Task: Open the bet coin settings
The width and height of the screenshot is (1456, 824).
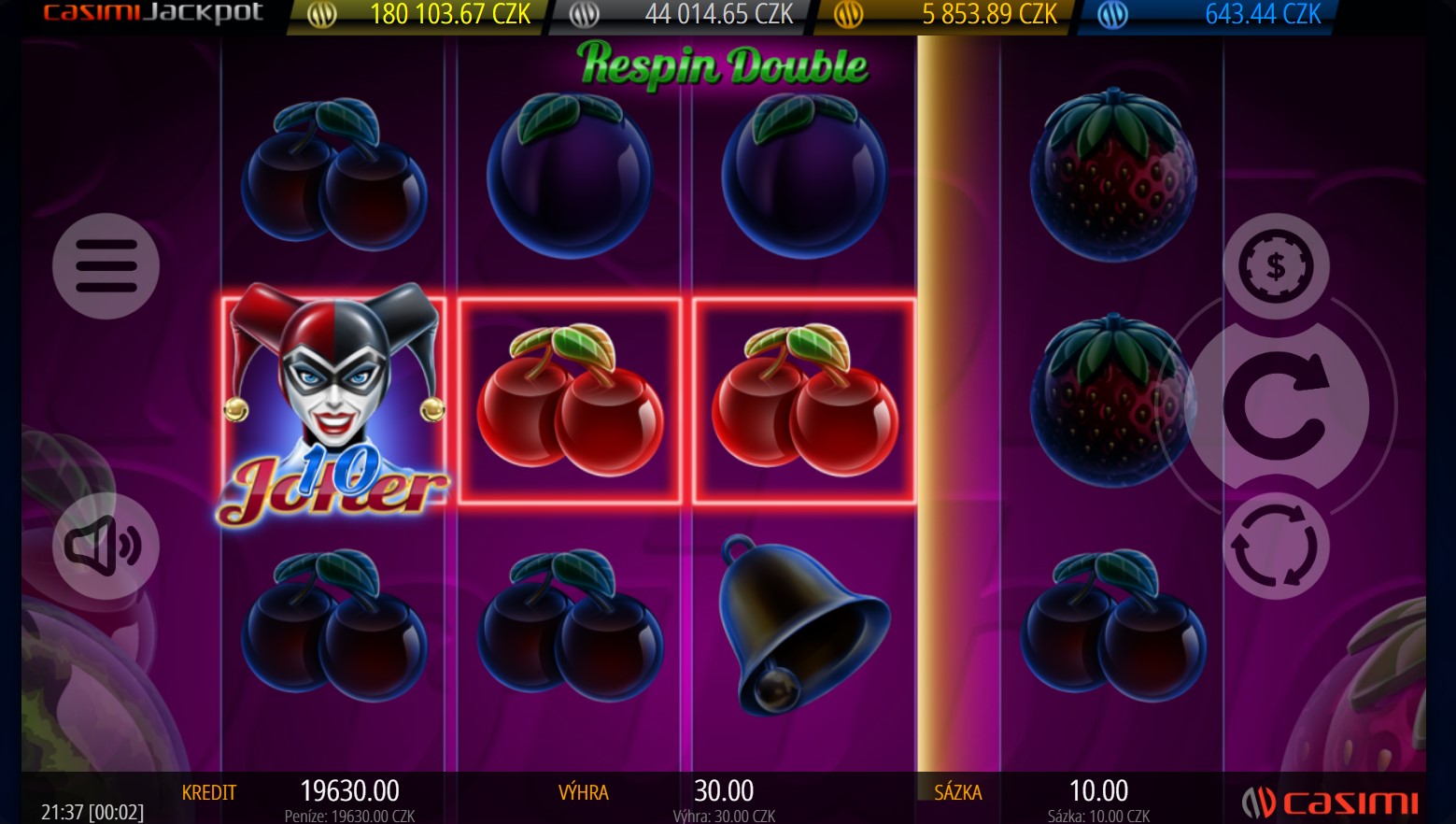Action: click(1276, 266)
